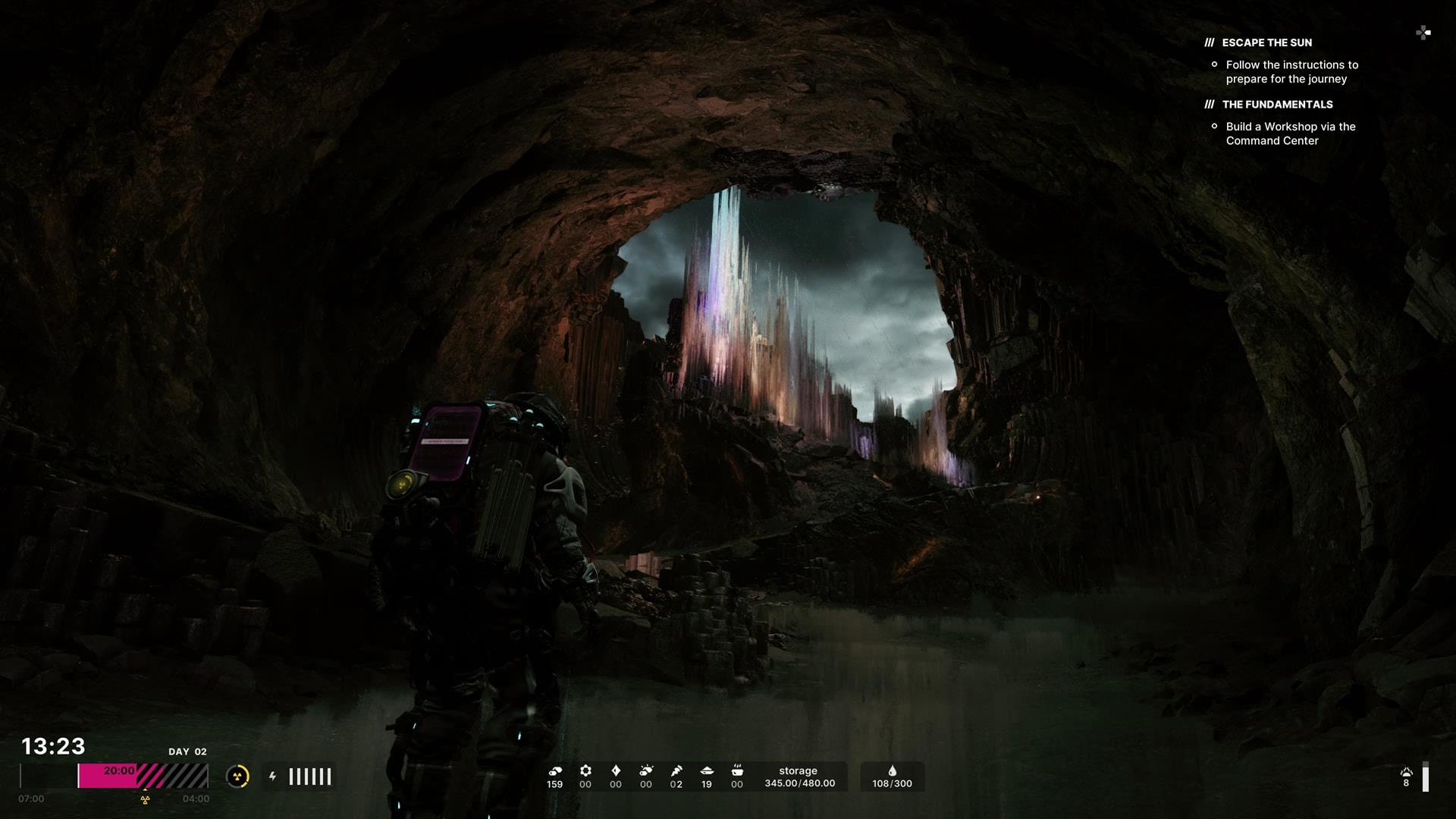Select the diamond-shaped mineral resource icon
The width and height of the screenshot is (1456, 819).
pos(616,770)
